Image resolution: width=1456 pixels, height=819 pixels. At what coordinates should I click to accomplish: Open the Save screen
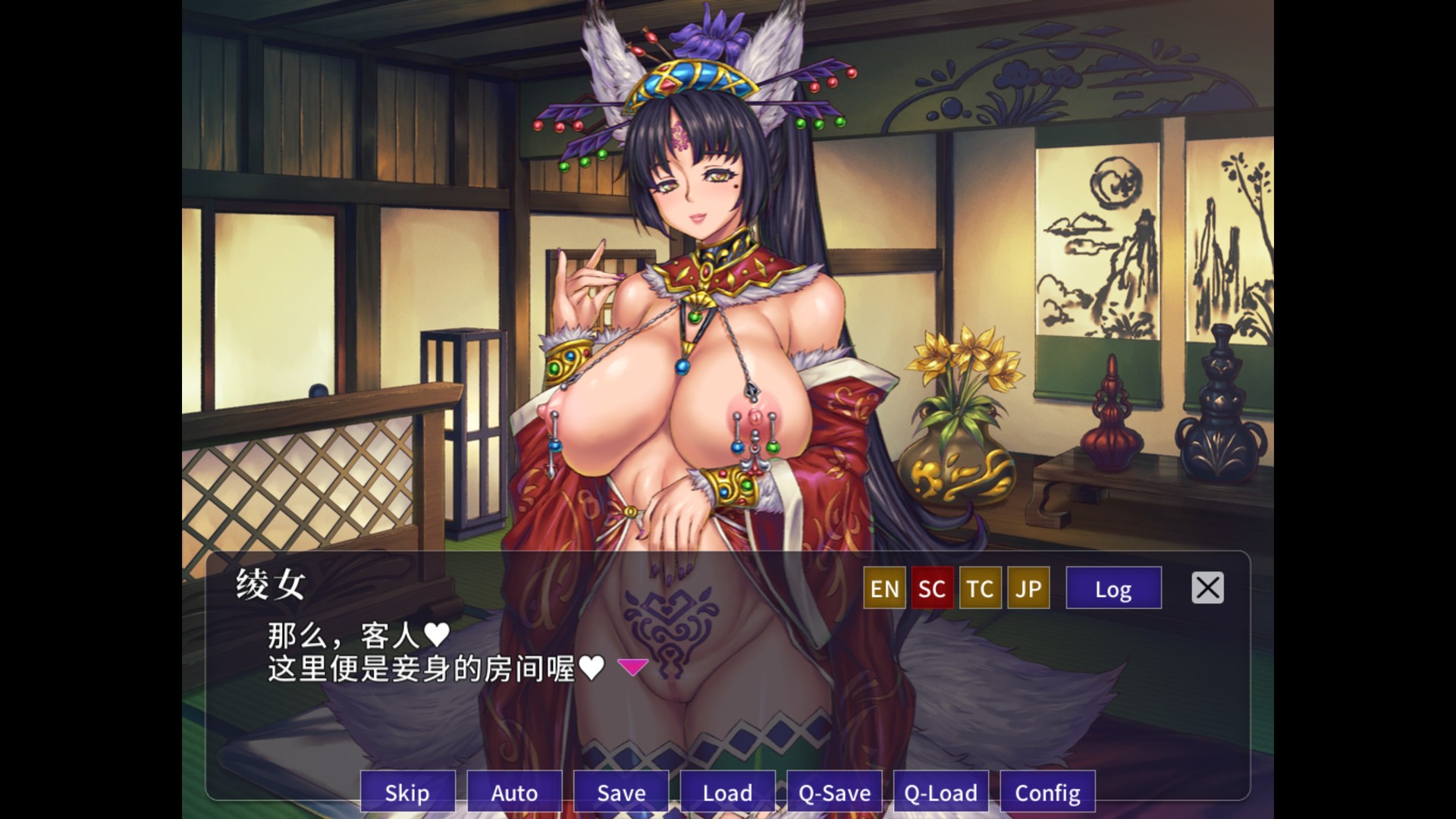(x=620, y=792)
